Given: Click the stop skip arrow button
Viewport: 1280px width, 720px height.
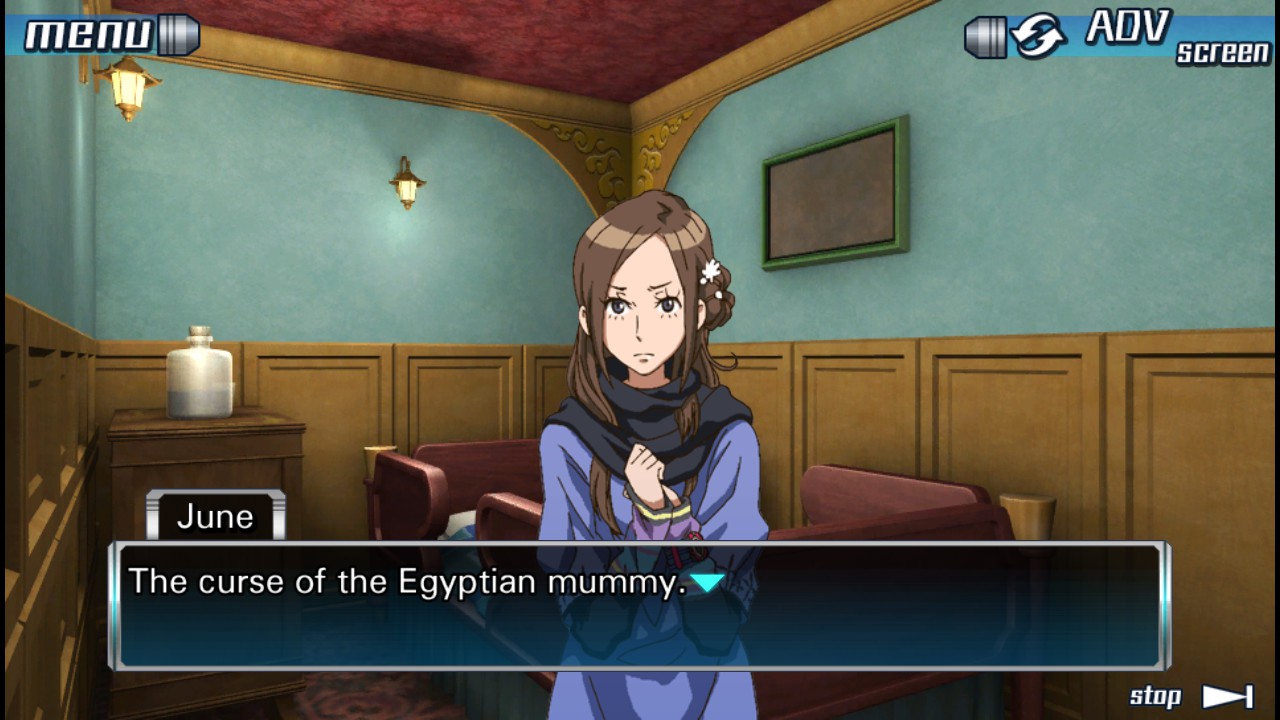Looking at the screenshot, I should [x=1226, y=697].
